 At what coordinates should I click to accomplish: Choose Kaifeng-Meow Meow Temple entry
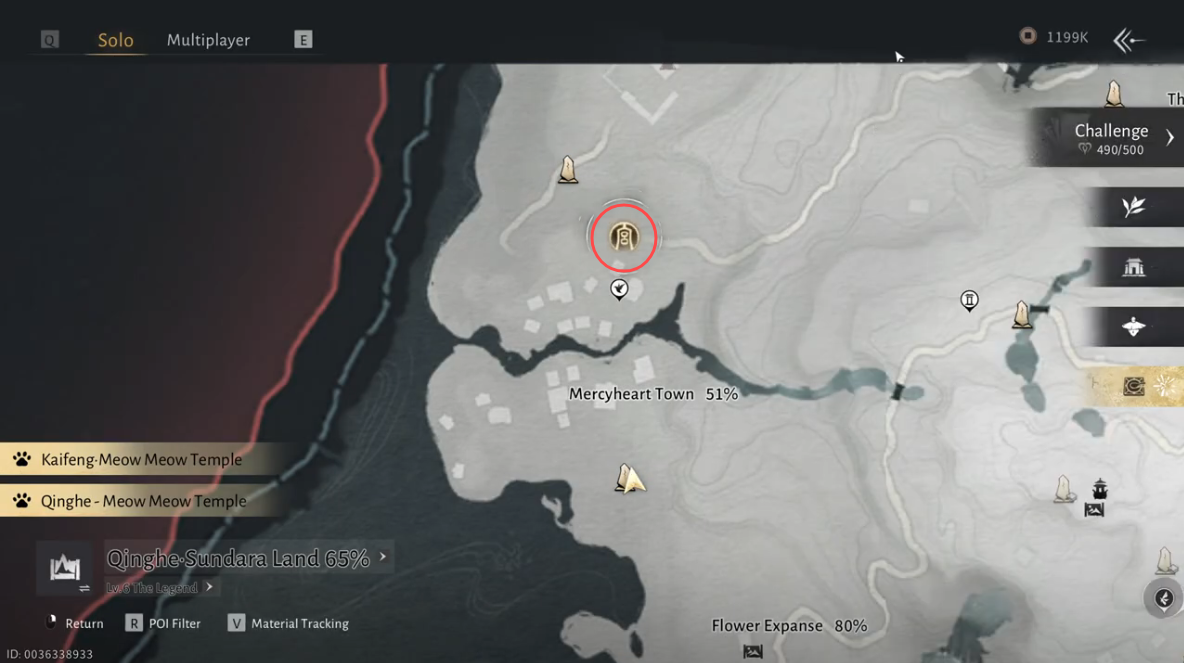tap(141, 460)
